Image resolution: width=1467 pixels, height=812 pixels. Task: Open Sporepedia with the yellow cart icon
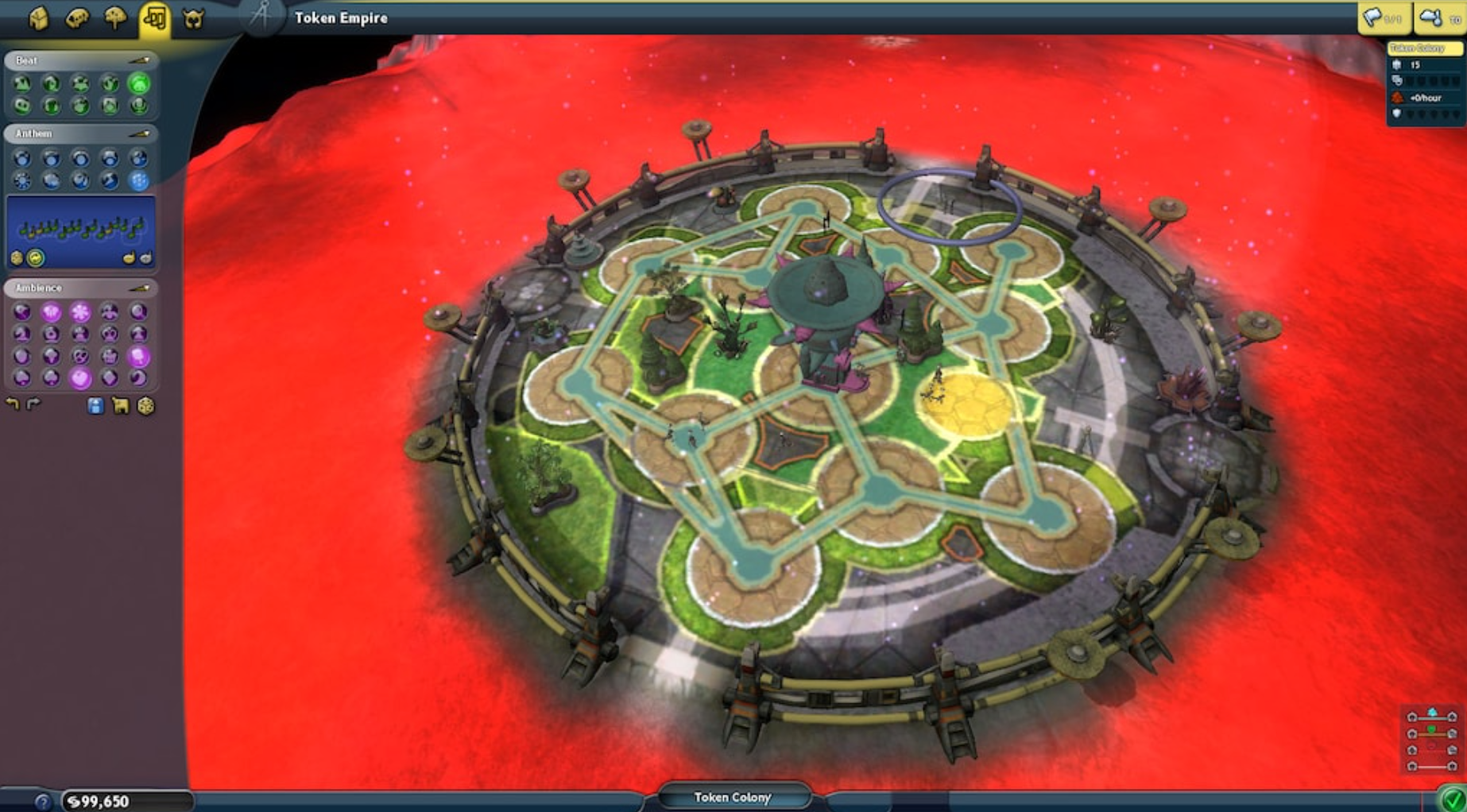pos(122,405)
